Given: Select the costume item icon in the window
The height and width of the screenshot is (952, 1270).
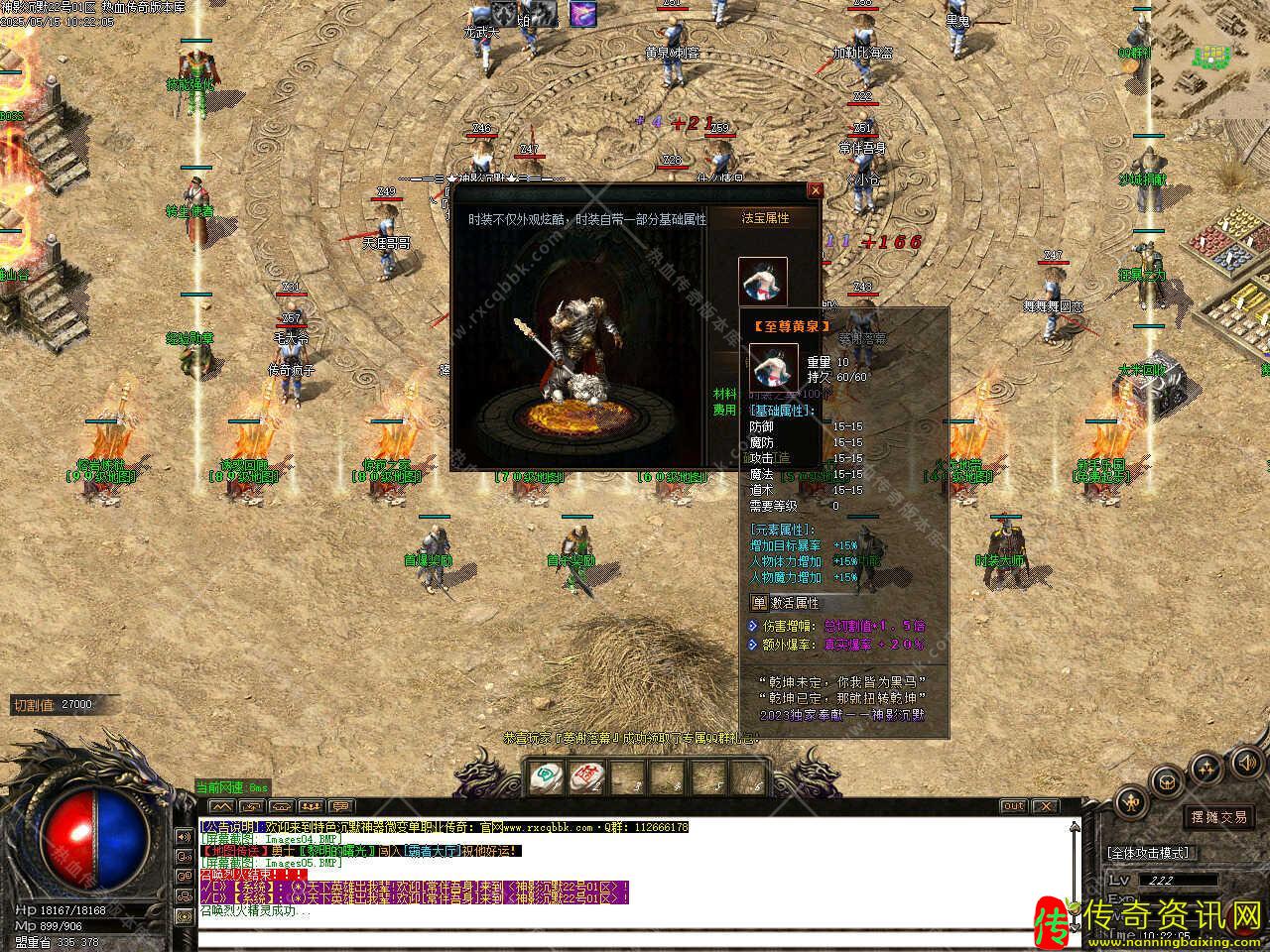Looking at the screenshot, I should 762,282.
